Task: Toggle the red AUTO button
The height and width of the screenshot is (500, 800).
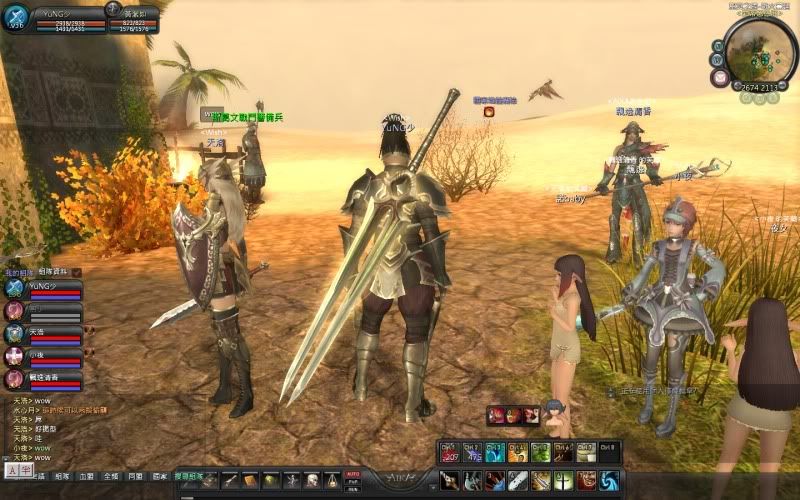Action: tap(352, 474)
